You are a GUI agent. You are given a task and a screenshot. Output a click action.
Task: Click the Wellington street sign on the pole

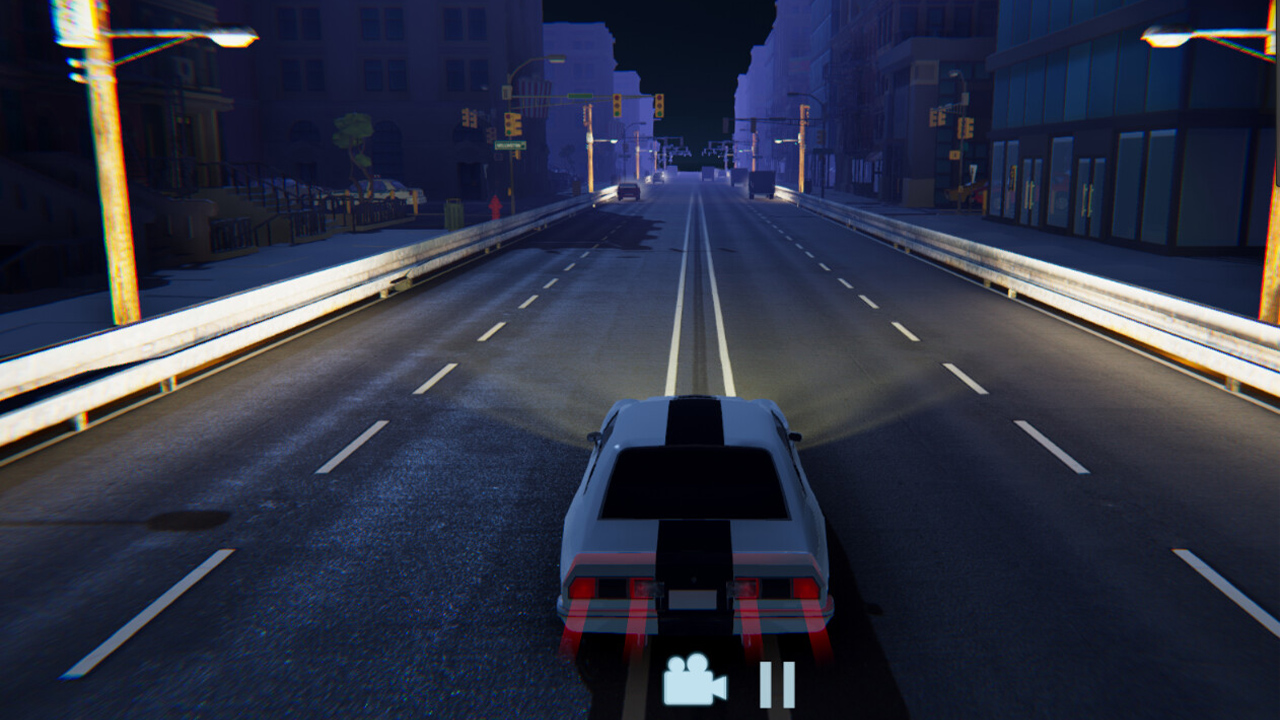[x=509, y=145]
